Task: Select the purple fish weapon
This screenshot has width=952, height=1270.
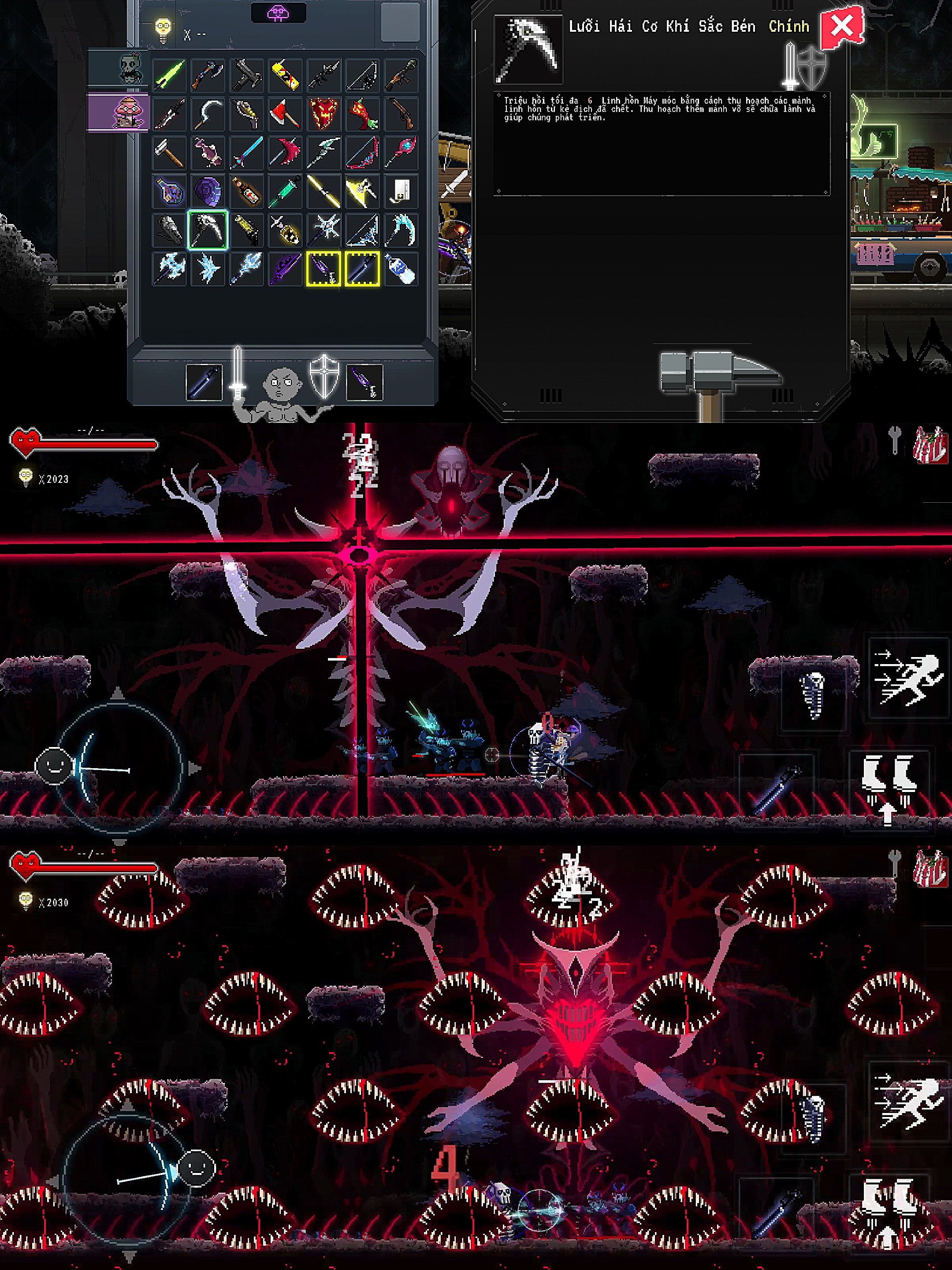Action: (x=207, y=153)
